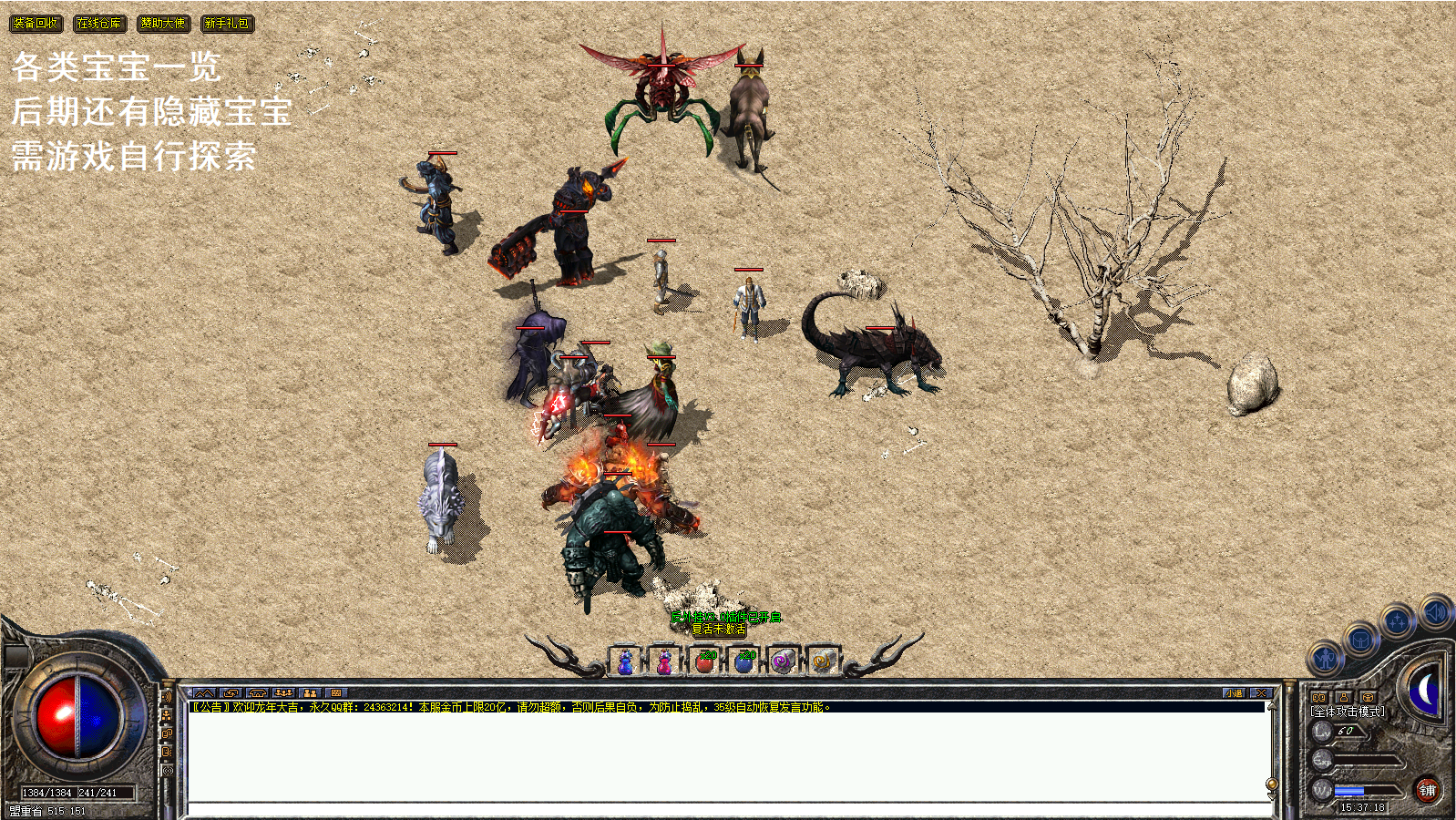Click the mountain-shaped chat toolbar icon
The image size is (1456, 820).
[x=203, y=693]
